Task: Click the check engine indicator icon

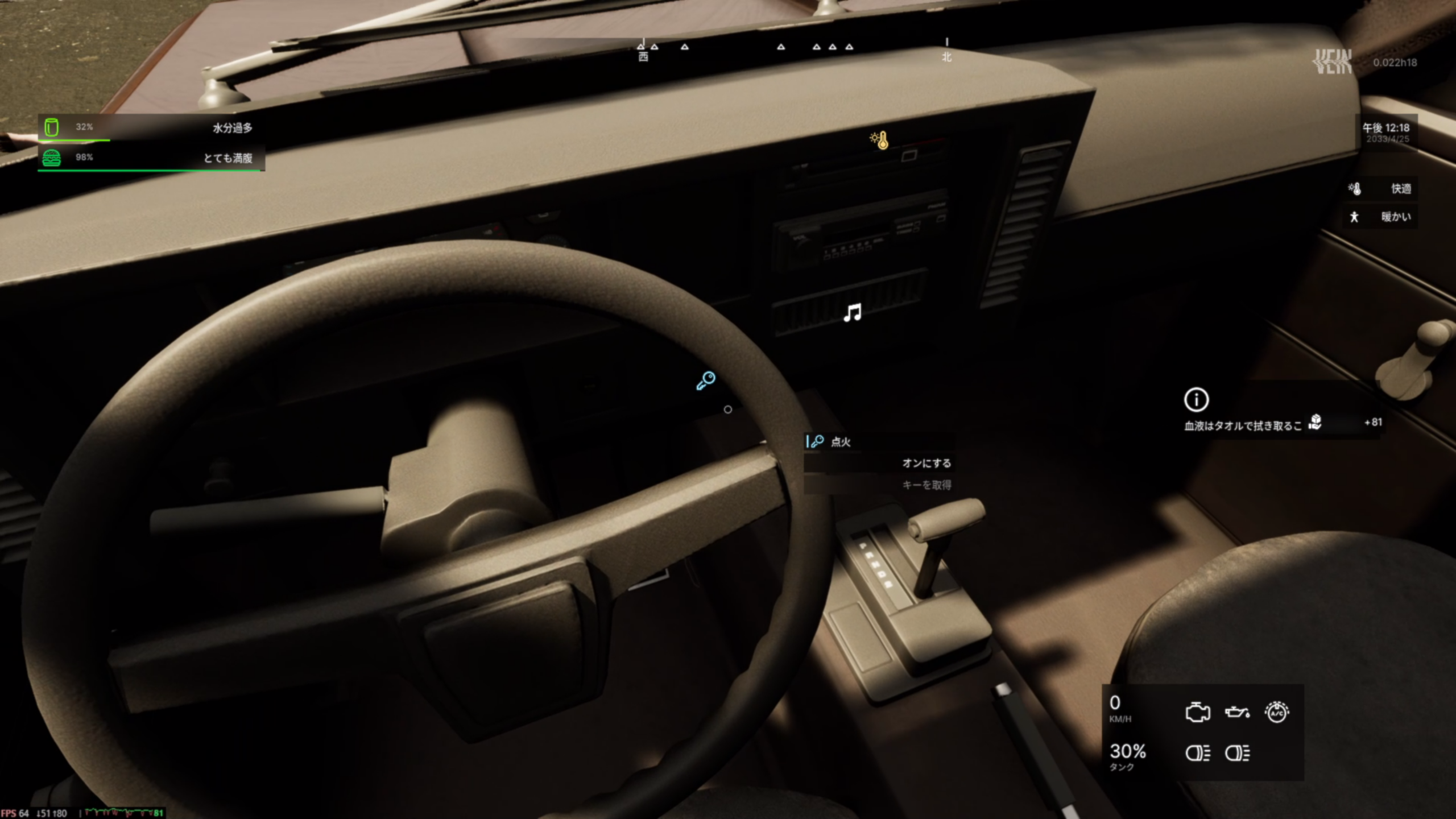Action: click(1197, 712)
